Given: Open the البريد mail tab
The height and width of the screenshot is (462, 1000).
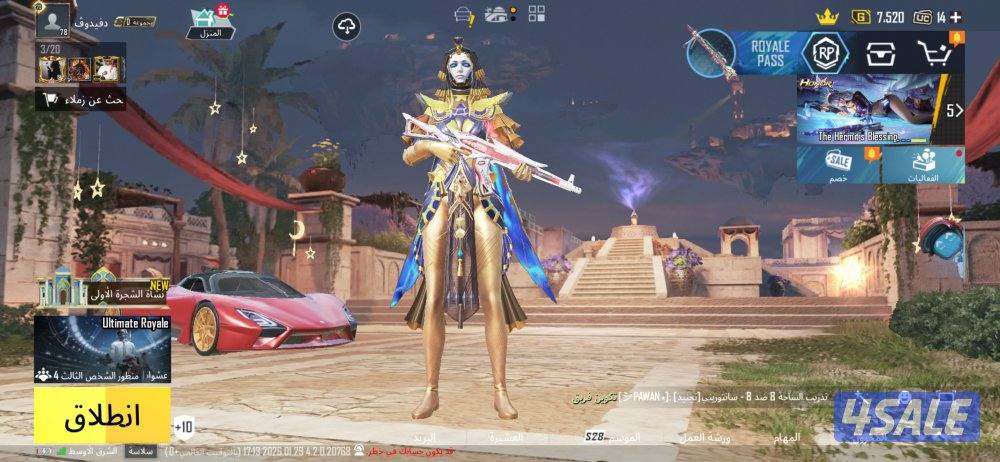Looking at the screenshot, I should pos(425,438).
